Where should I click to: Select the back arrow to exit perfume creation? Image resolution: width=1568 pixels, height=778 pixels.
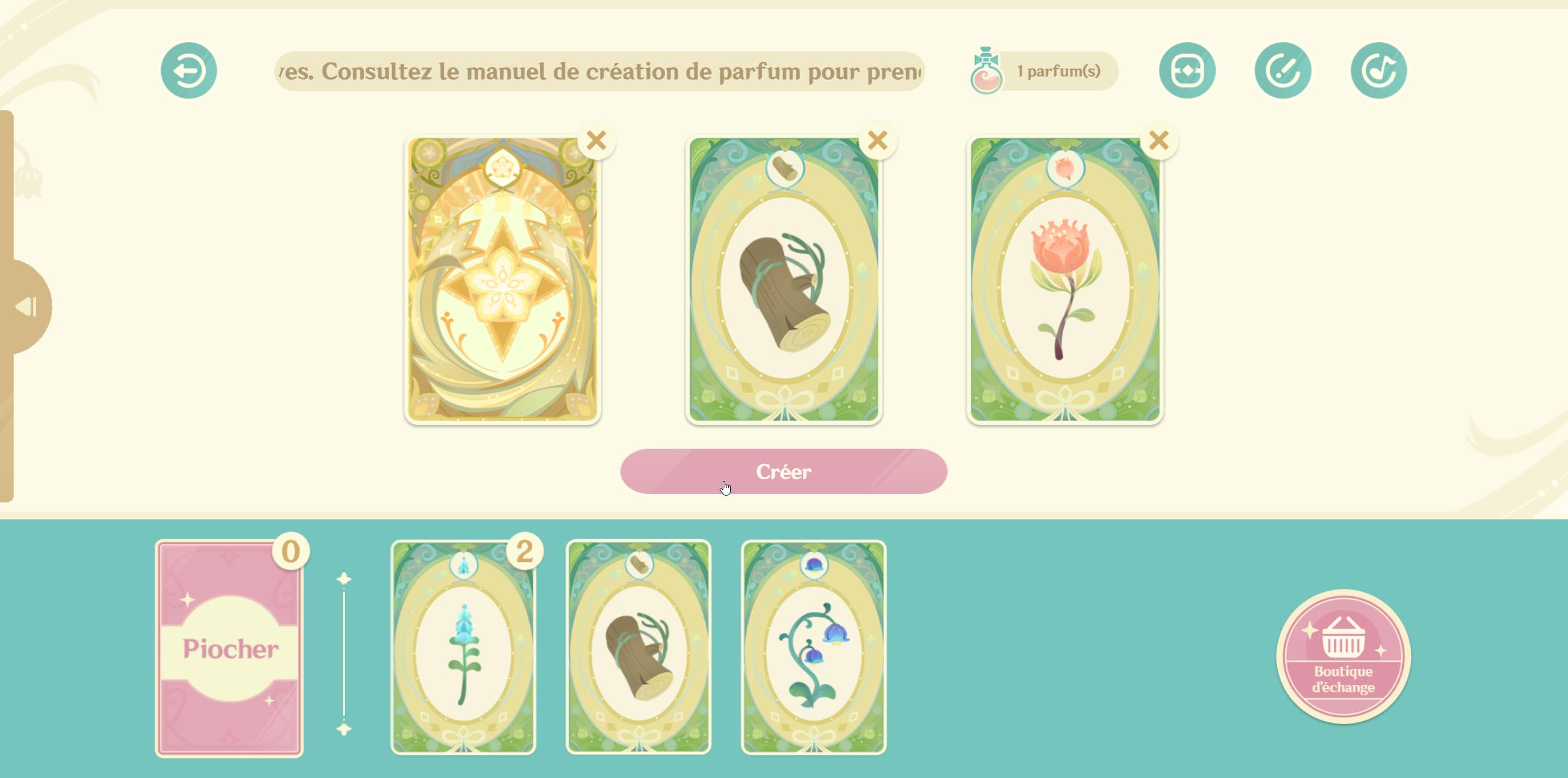(188, 69)
